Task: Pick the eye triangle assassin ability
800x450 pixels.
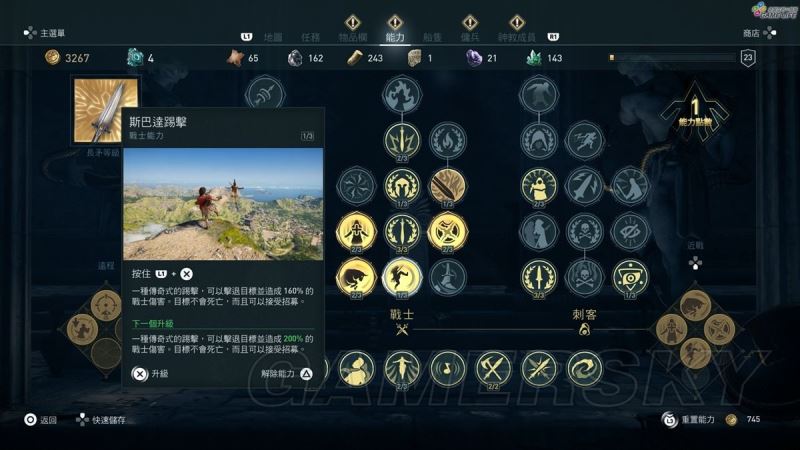Action: (631, 277)
